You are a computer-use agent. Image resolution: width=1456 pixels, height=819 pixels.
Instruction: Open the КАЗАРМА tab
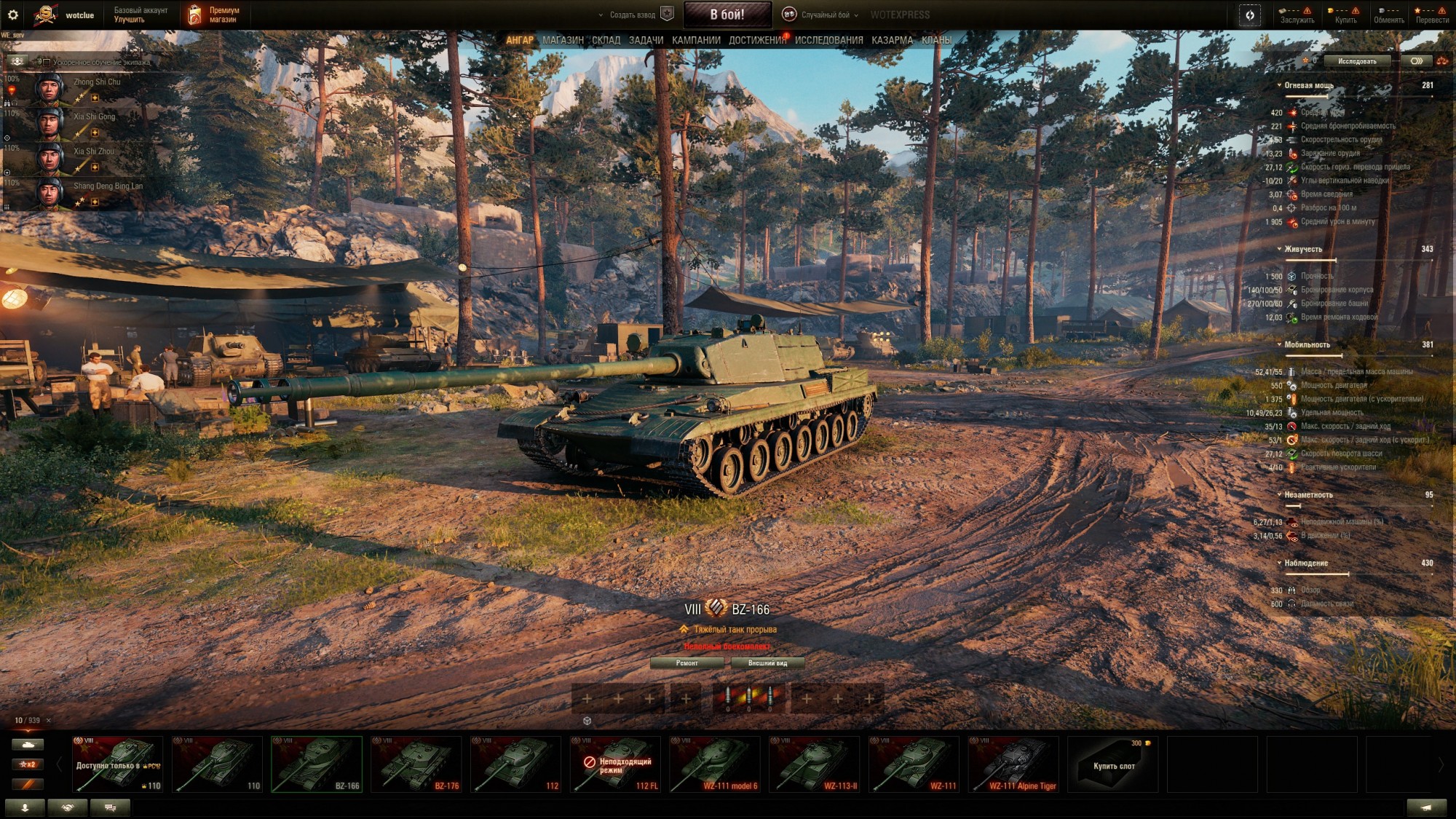(892, 41)
